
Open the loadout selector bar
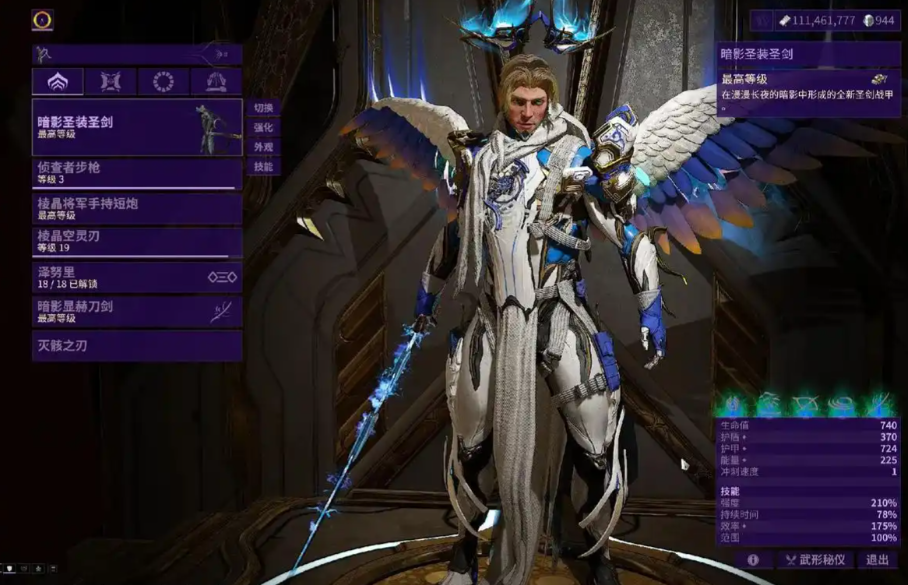(137, 54)
